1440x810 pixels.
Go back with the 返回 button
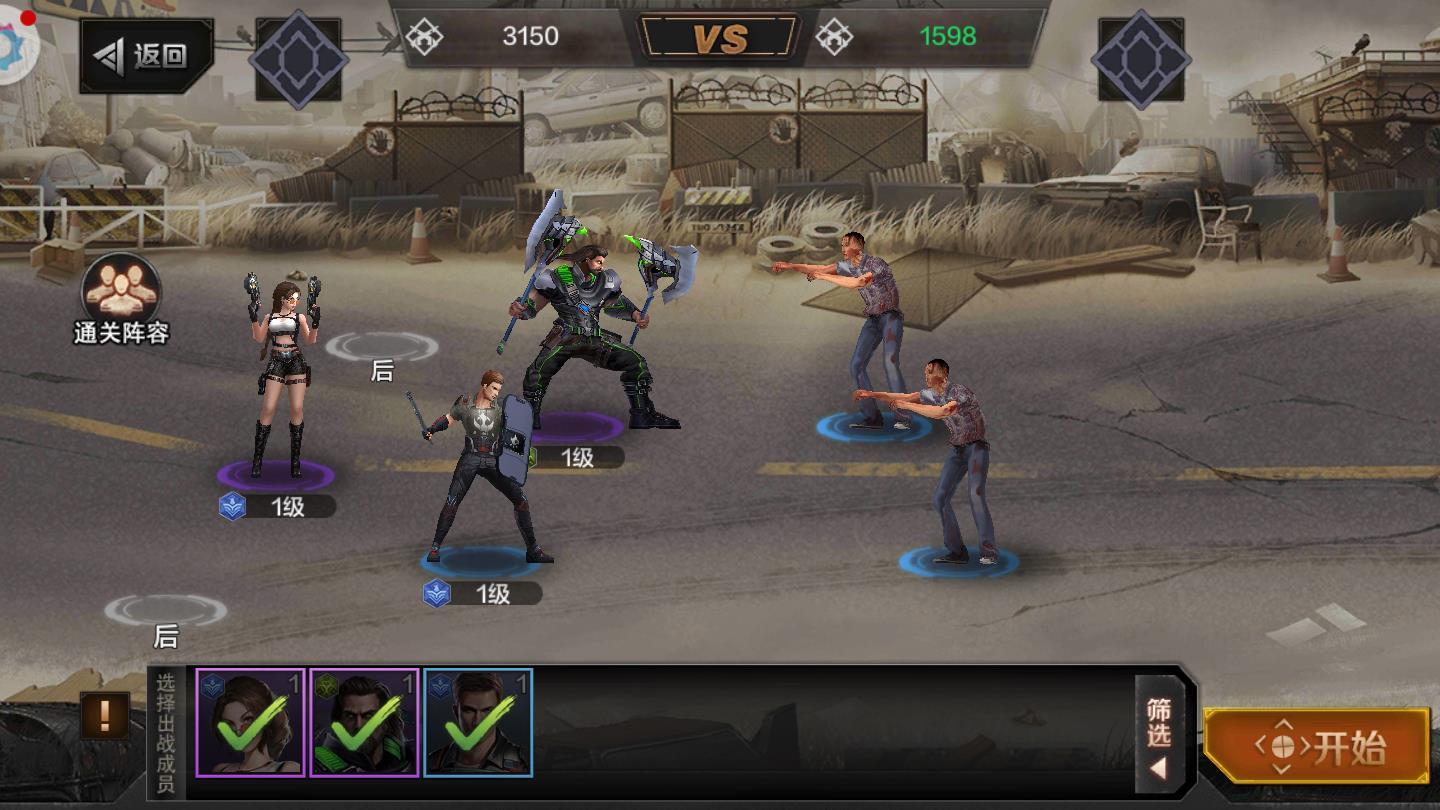pyautogui.click(x=146, y=56)
